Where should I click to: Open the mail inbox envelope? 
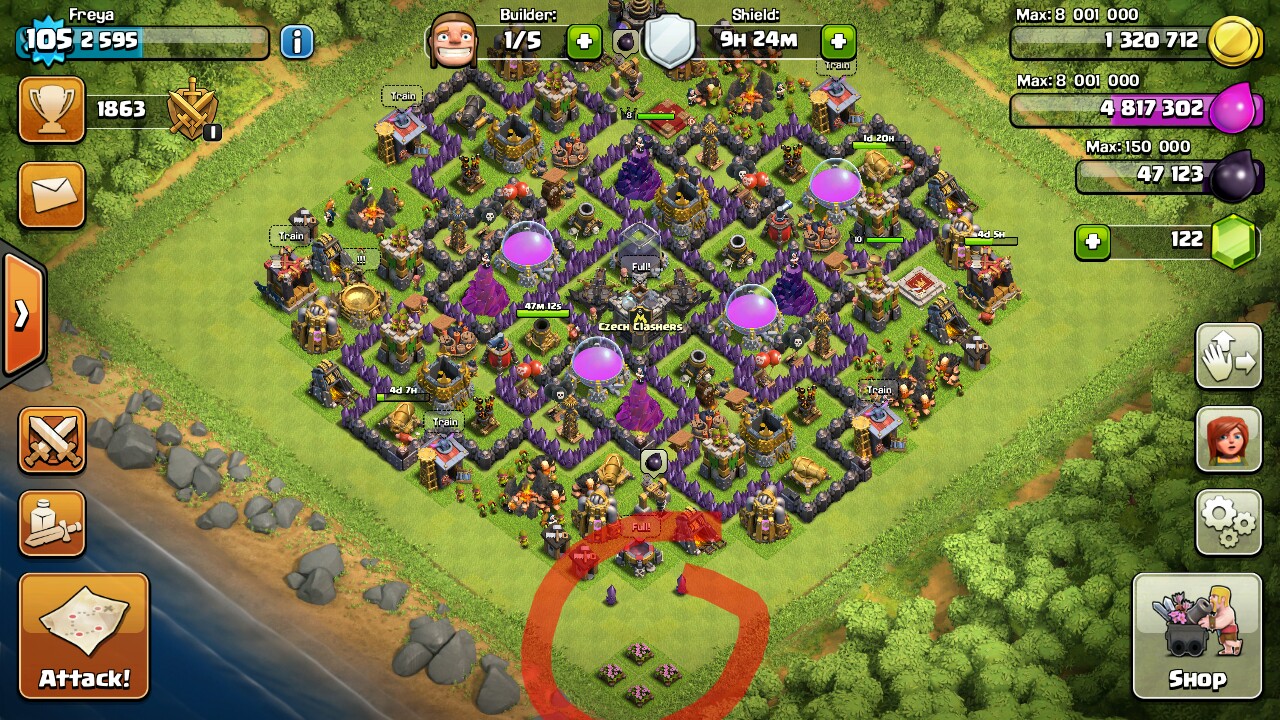click(52, 195)
